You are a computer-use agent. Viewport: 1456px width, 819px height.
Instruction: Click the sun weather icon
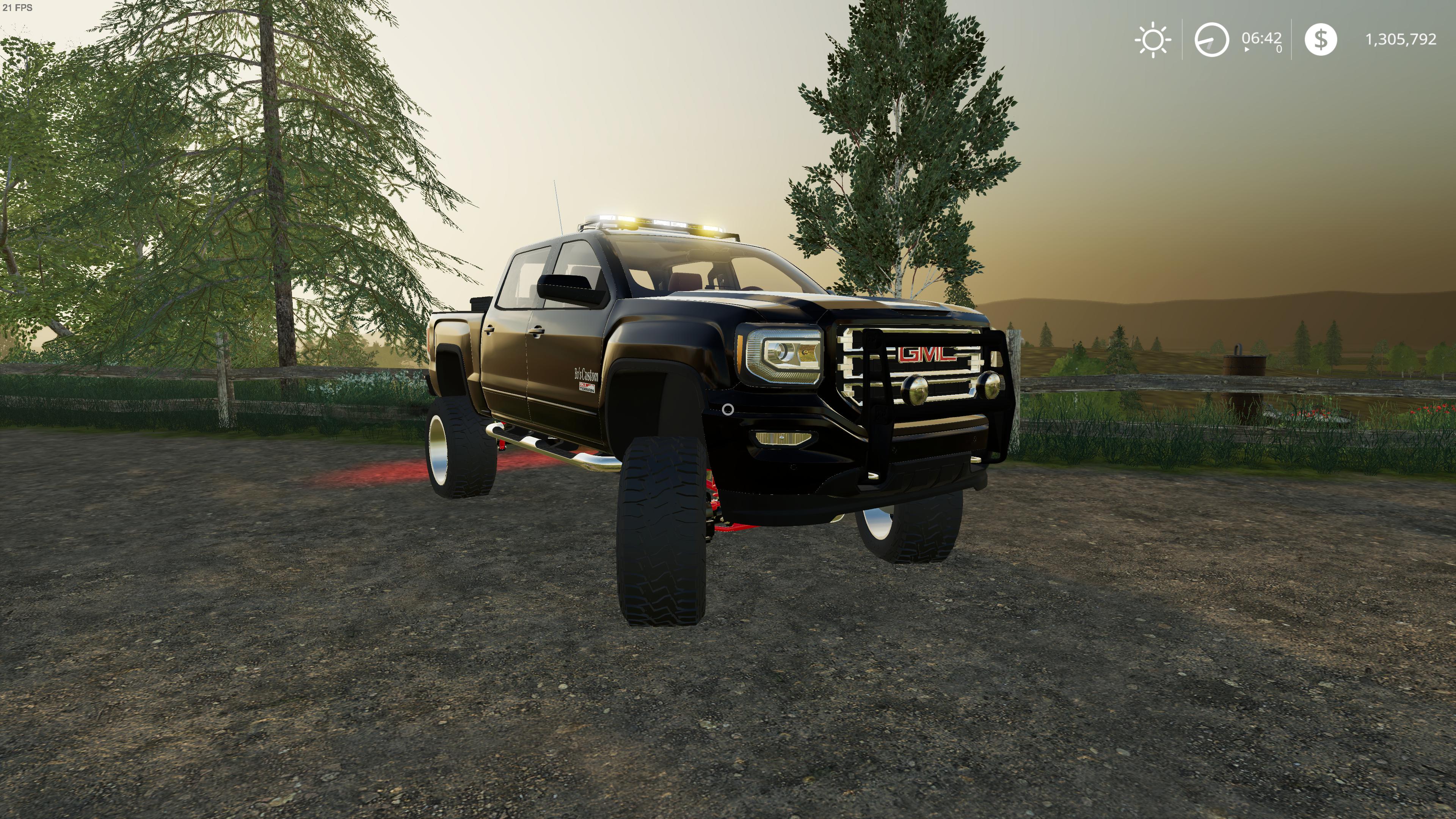1153,39
